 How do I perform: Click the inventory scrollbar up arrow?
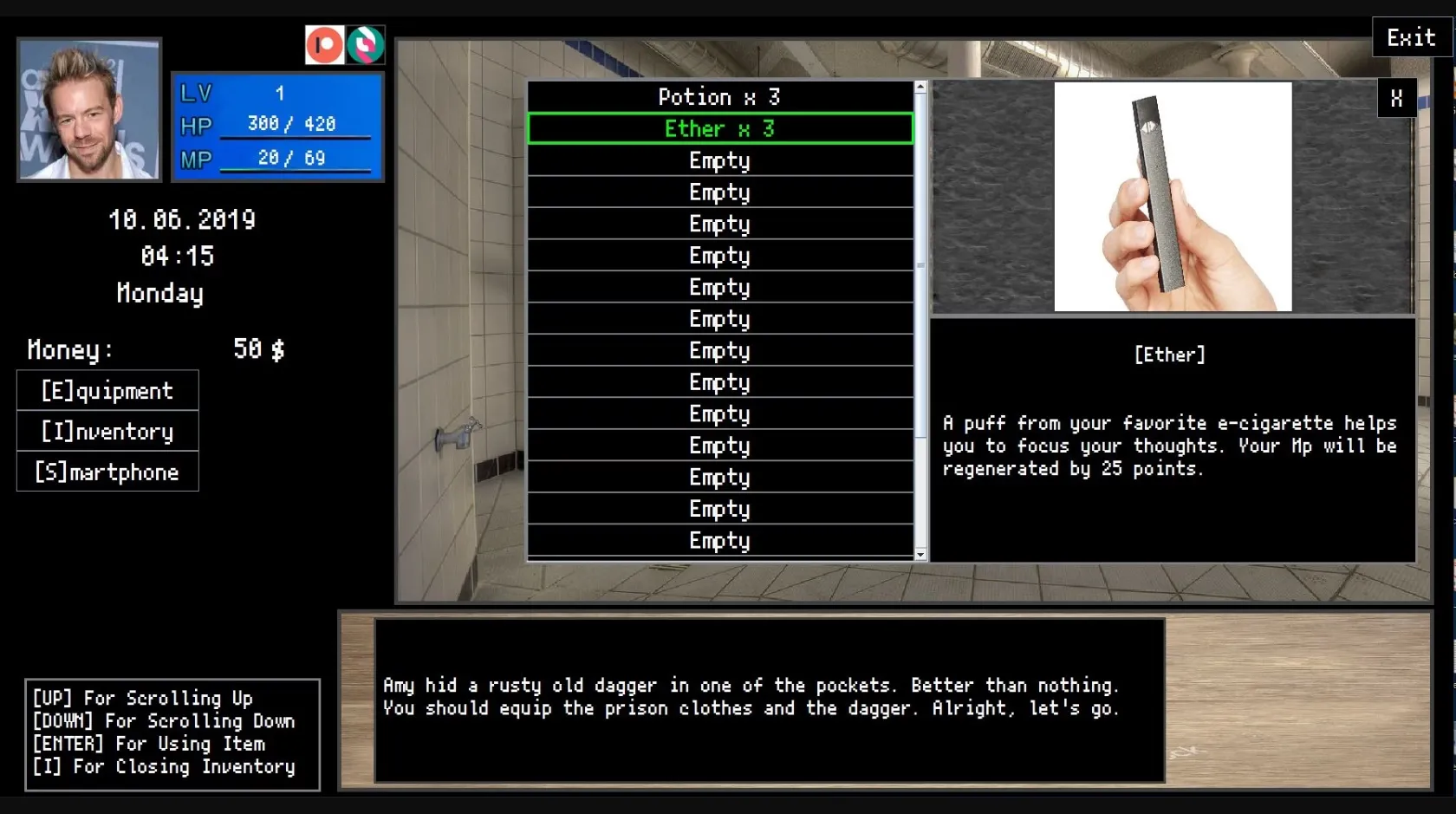[x=920, y=86]
